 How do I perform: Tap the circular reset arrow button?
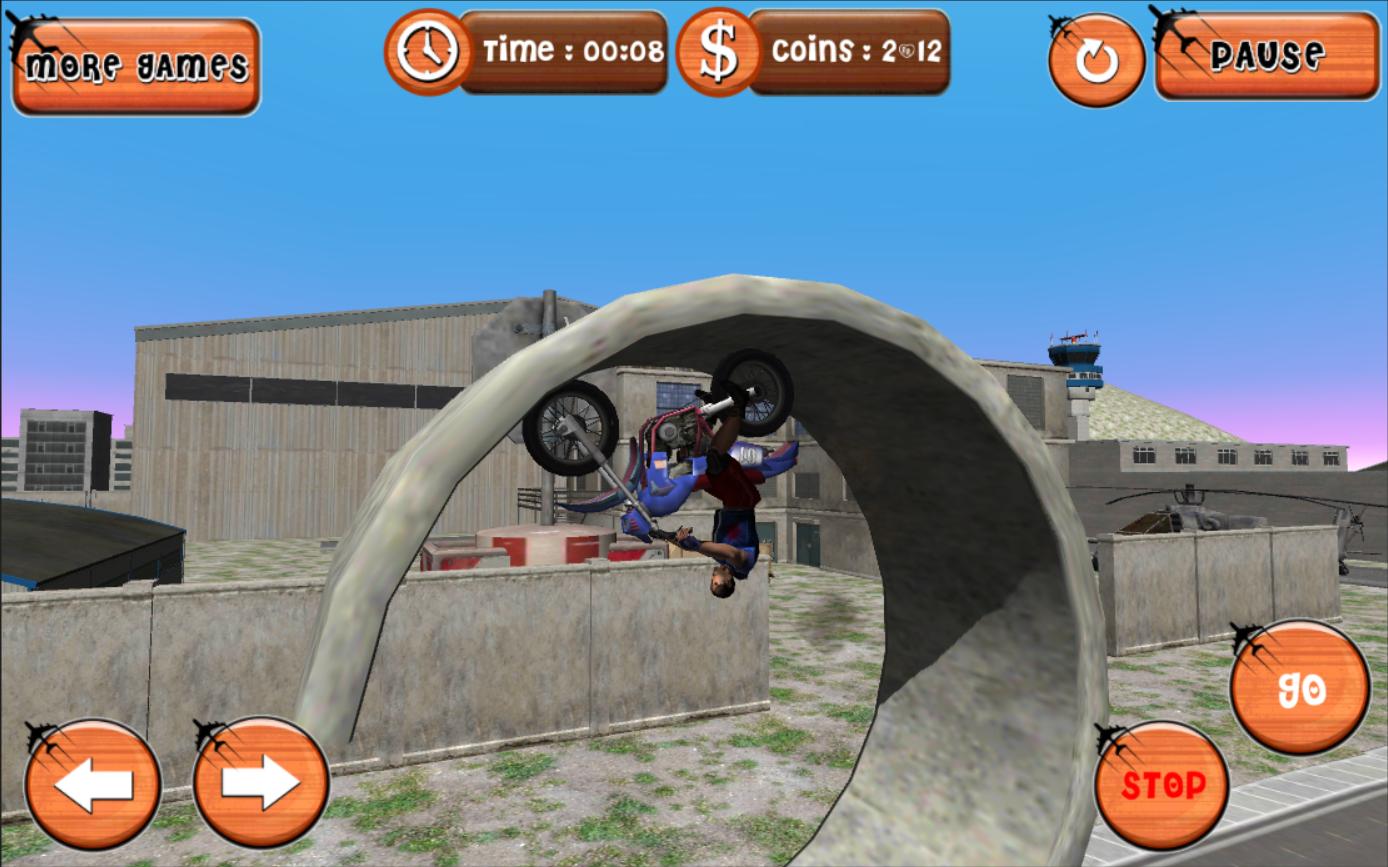pyautogui.click(x=1095, y=60)
